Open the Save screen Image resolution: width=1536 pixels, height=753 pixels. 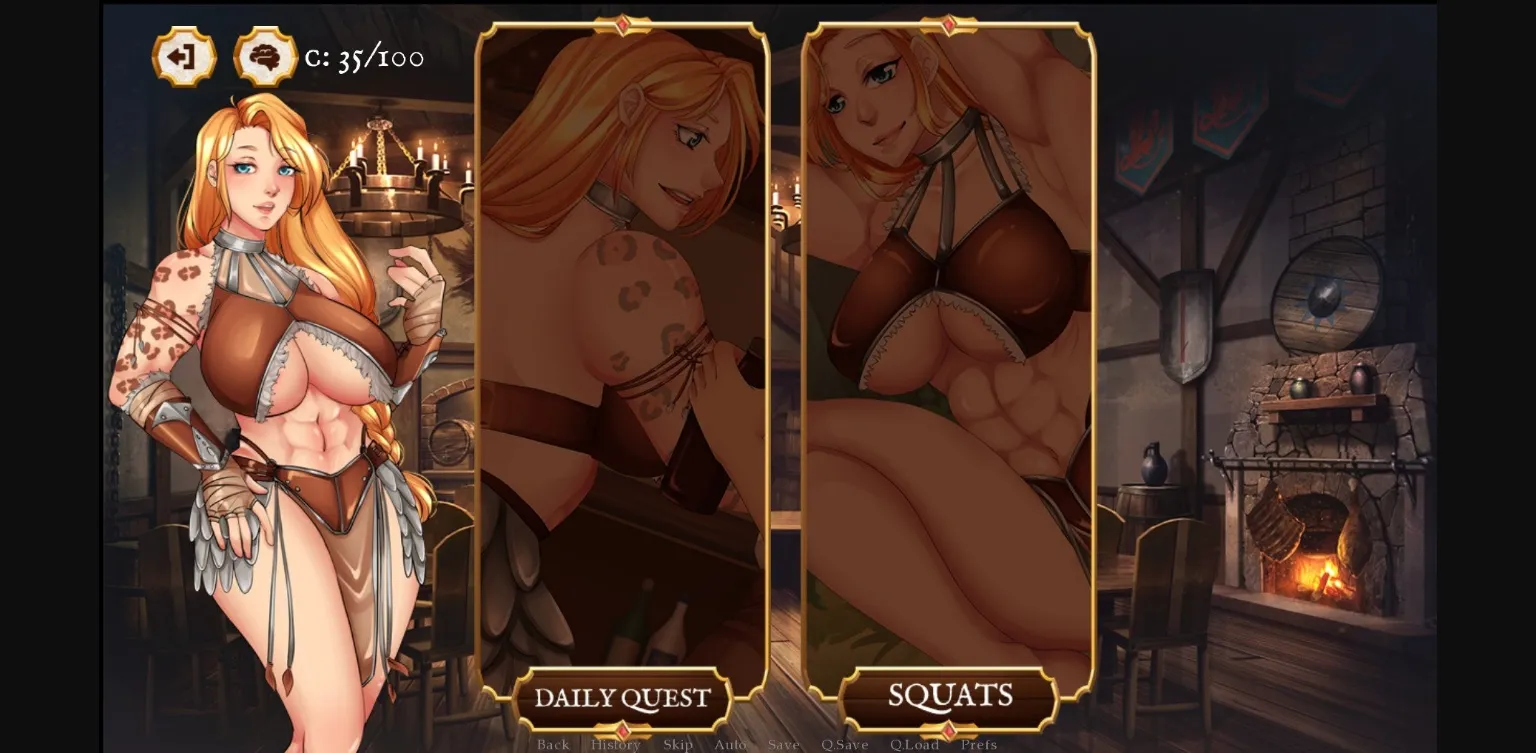point(784,745)
